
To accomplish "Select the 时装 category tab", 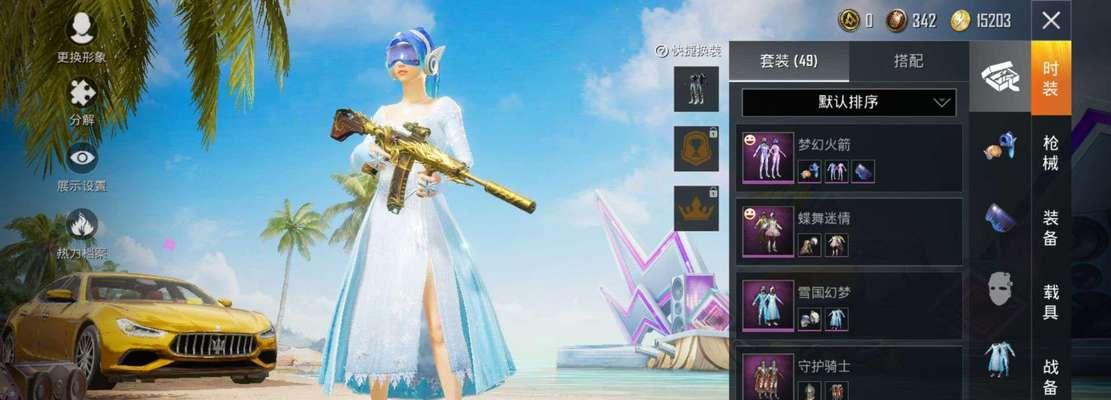I will pyautogui.click(x=1051, y=78).
